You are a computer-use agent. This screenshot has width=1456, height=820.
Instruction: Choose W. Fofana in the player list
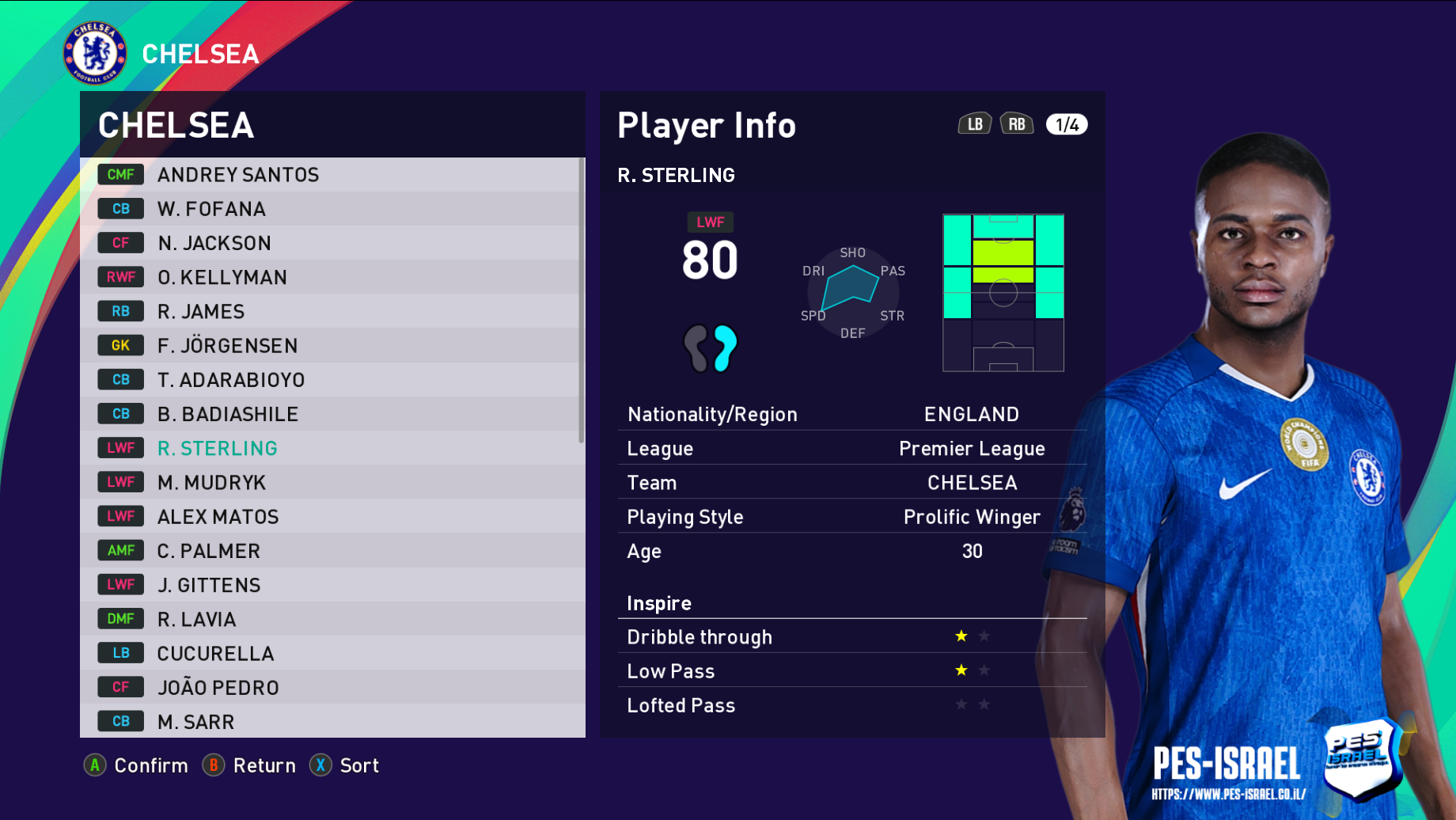(211, 209)
